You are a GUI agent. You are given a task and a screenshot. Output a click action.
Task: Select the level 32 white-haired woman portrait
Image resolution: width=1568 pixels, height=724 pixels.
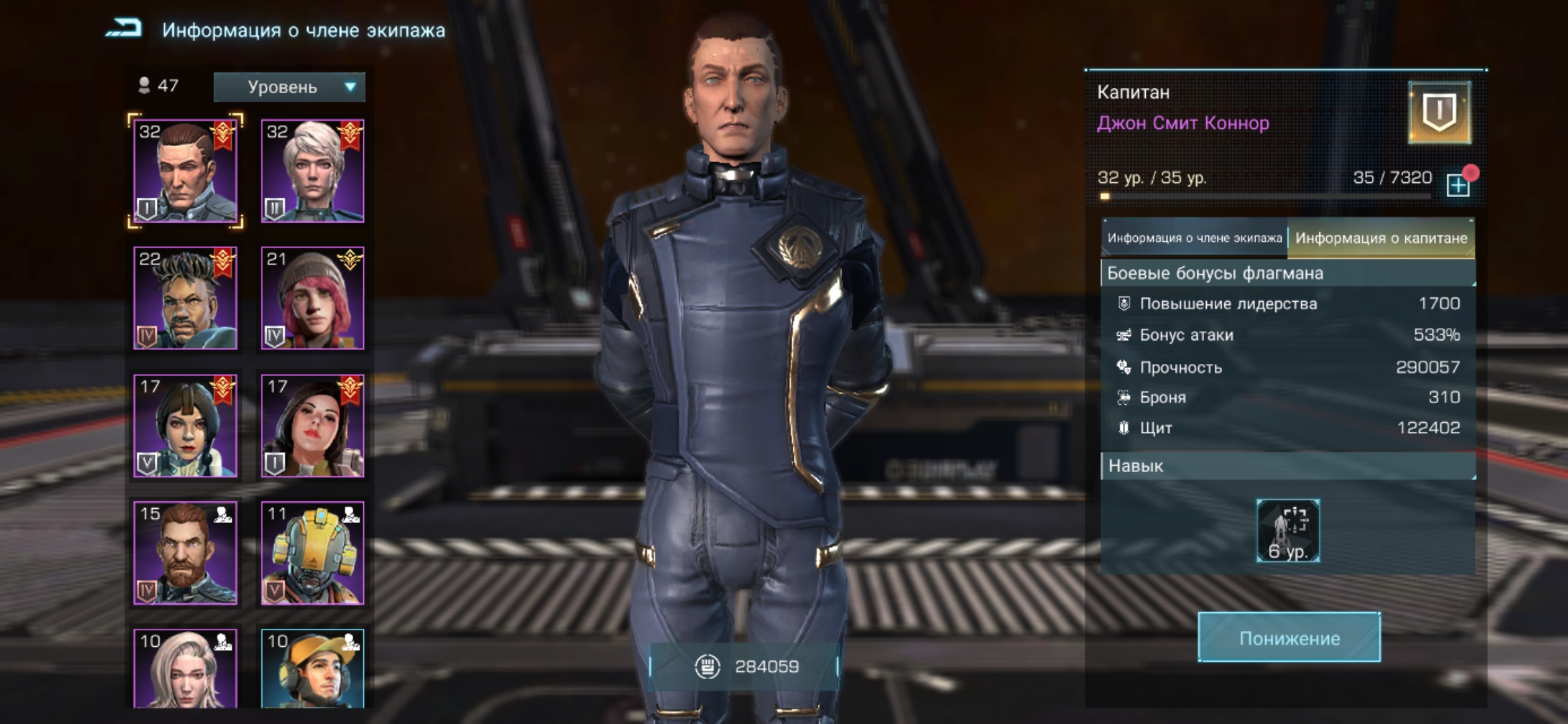[312, 171]
